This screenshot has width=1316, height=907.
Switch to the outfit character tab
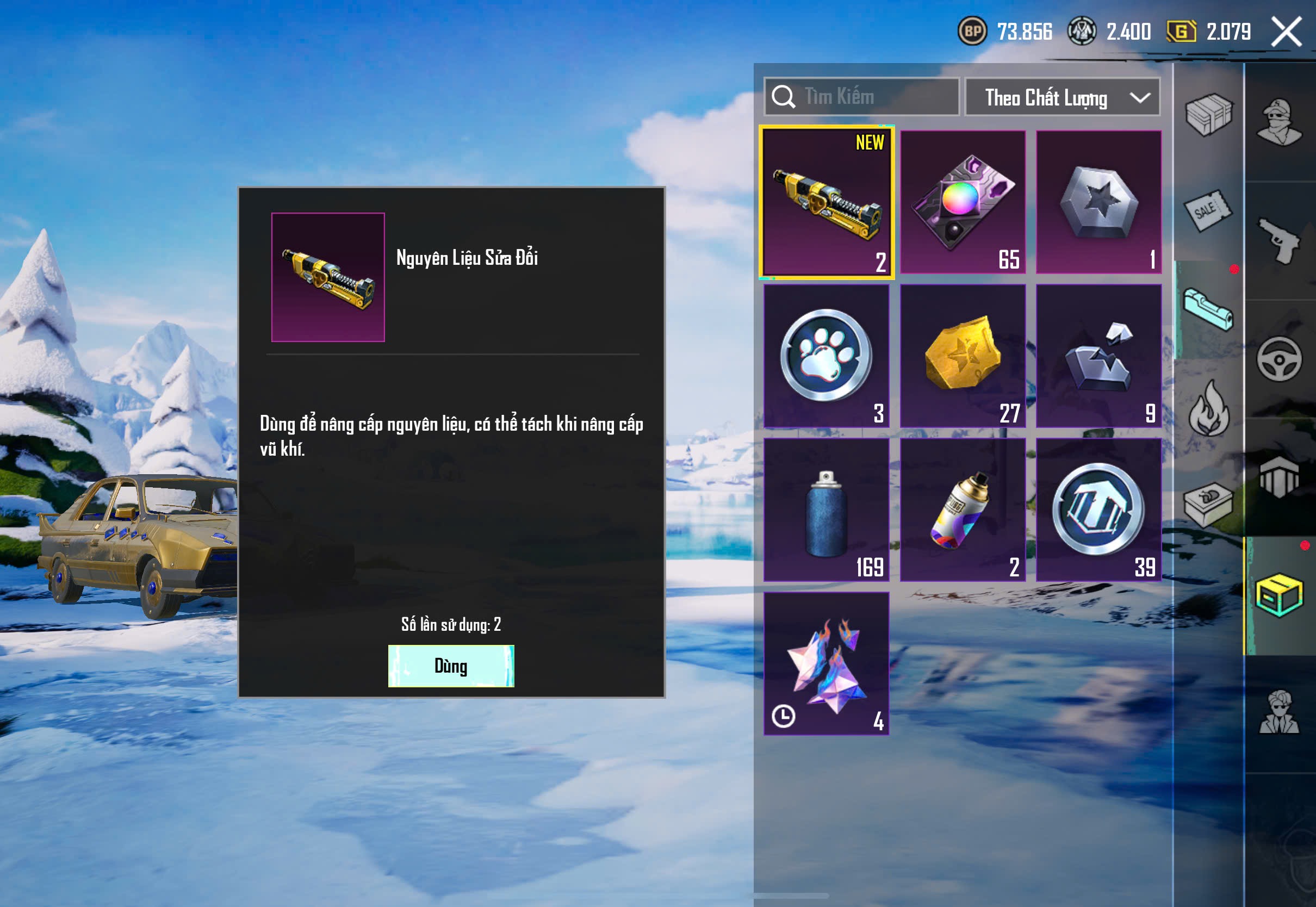point(1279,122)
